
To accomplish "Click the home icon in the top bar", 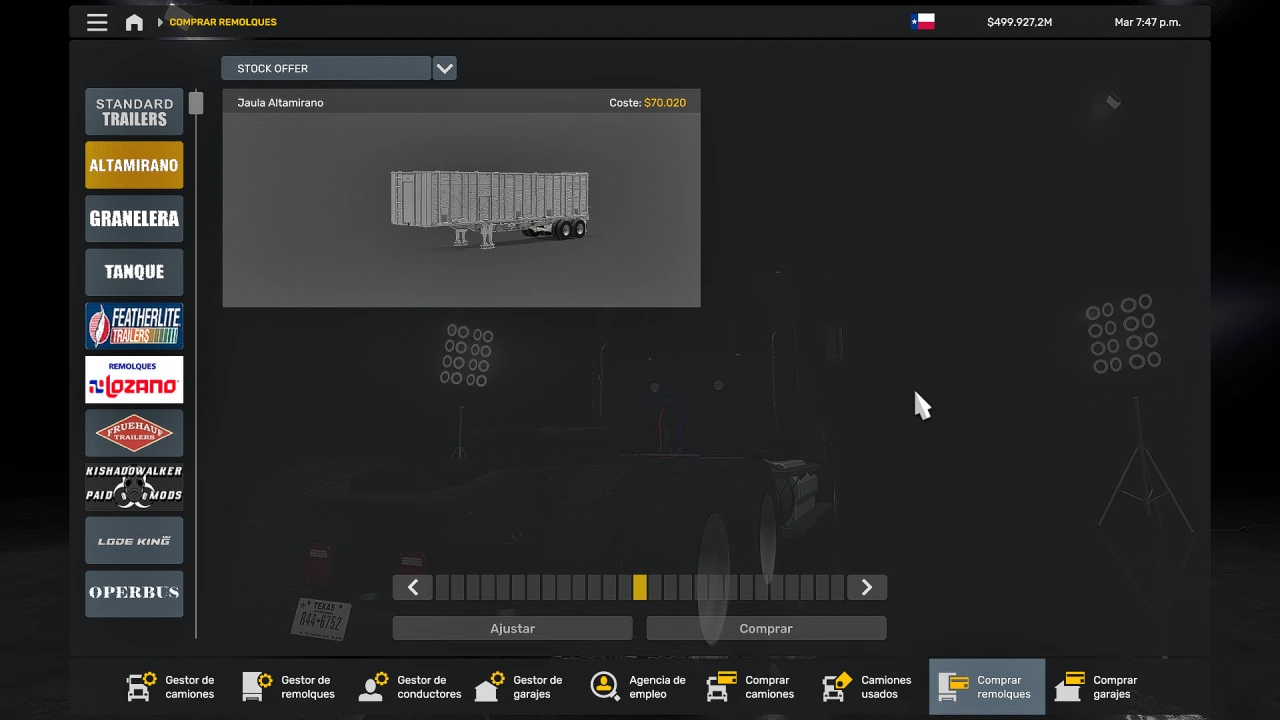I will coord(134,21).
